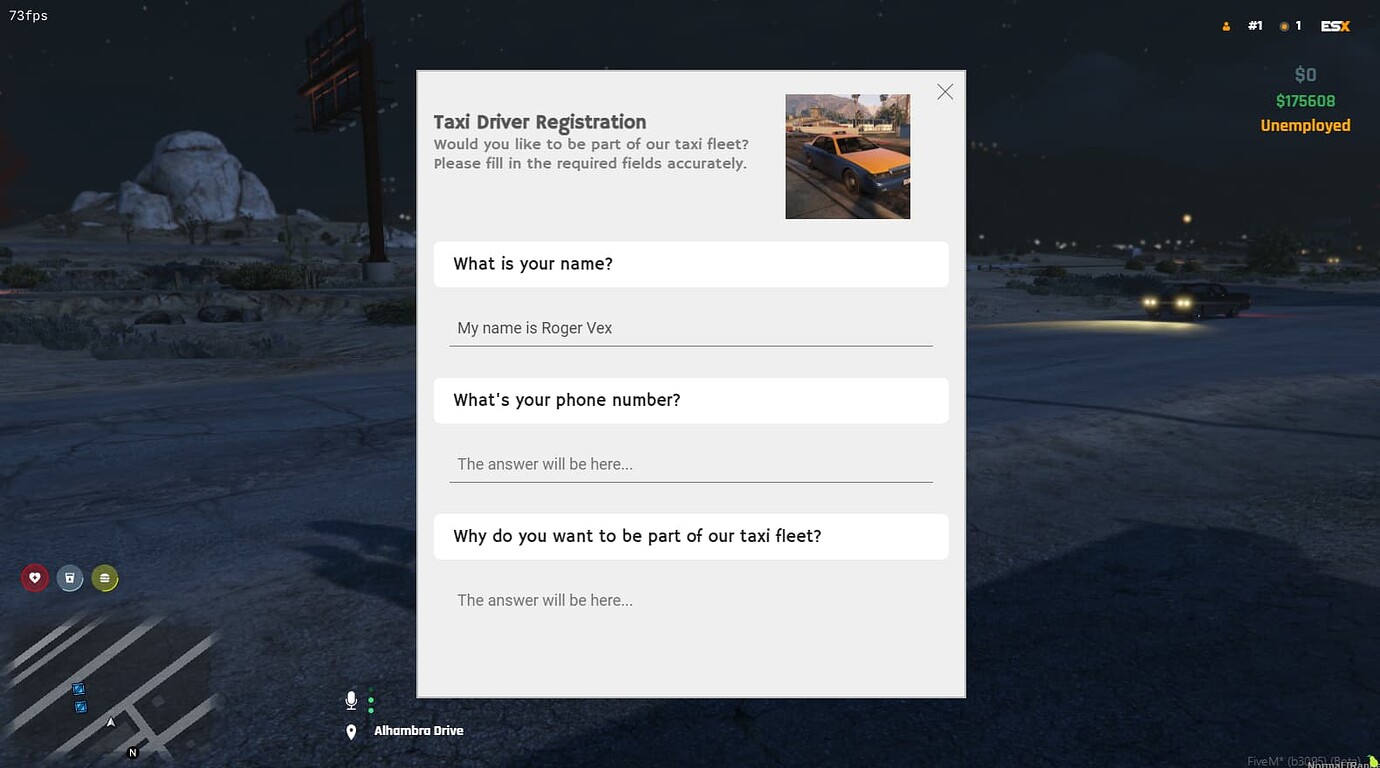
Task: Click the phone number answer field
Action: [x=691, y=464]
